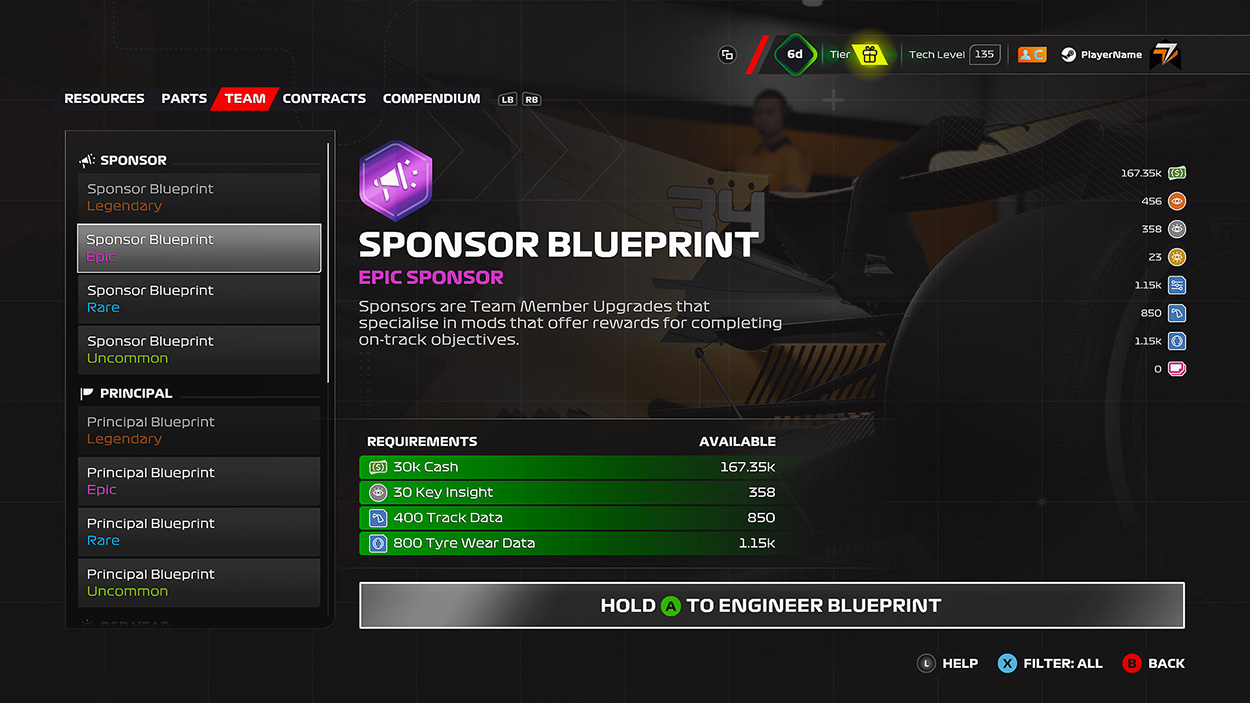Open the Tier gift reward icon

[x=870, y=55]
